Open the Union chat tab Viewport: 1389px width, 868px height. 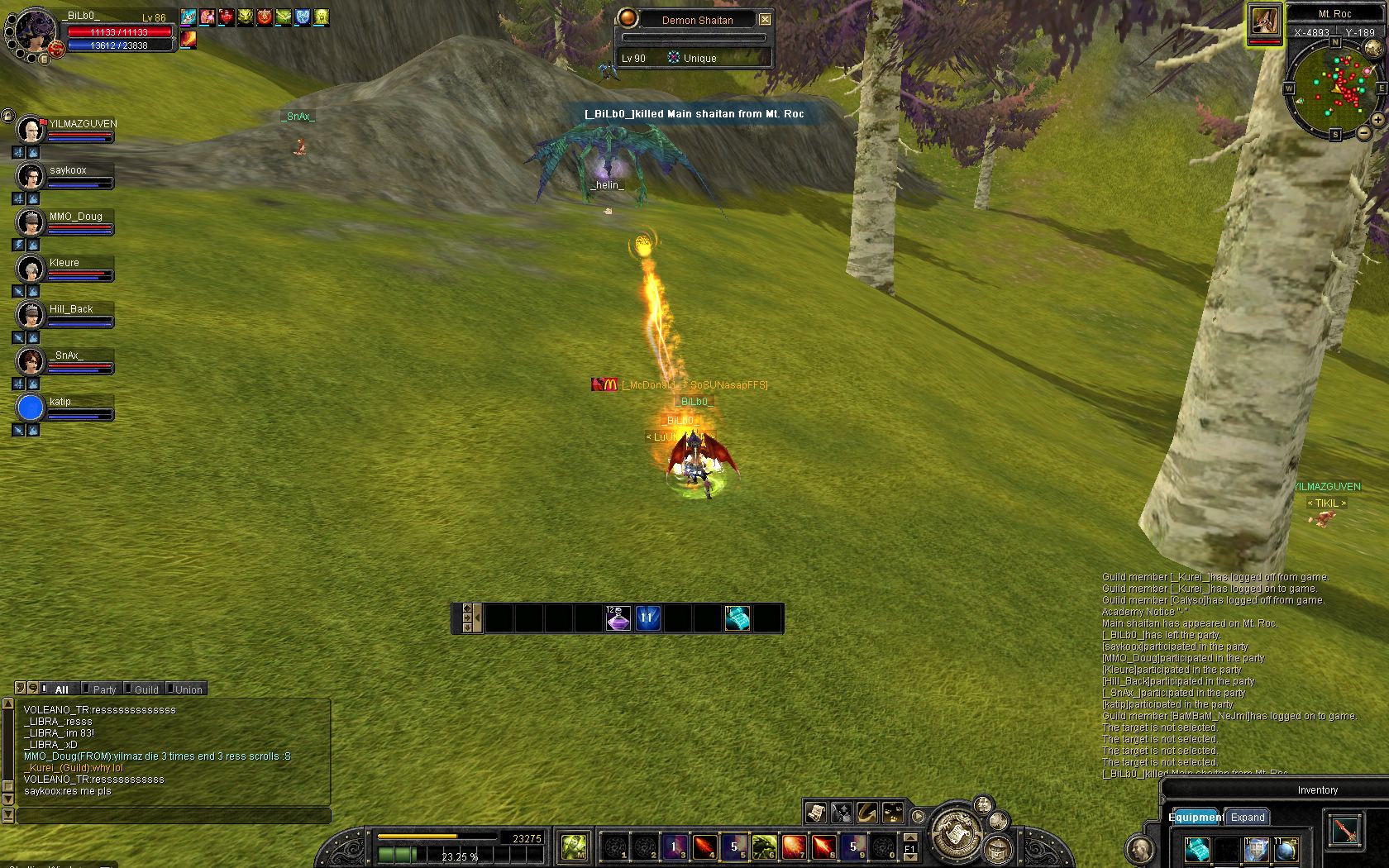[x=189, y=689]
